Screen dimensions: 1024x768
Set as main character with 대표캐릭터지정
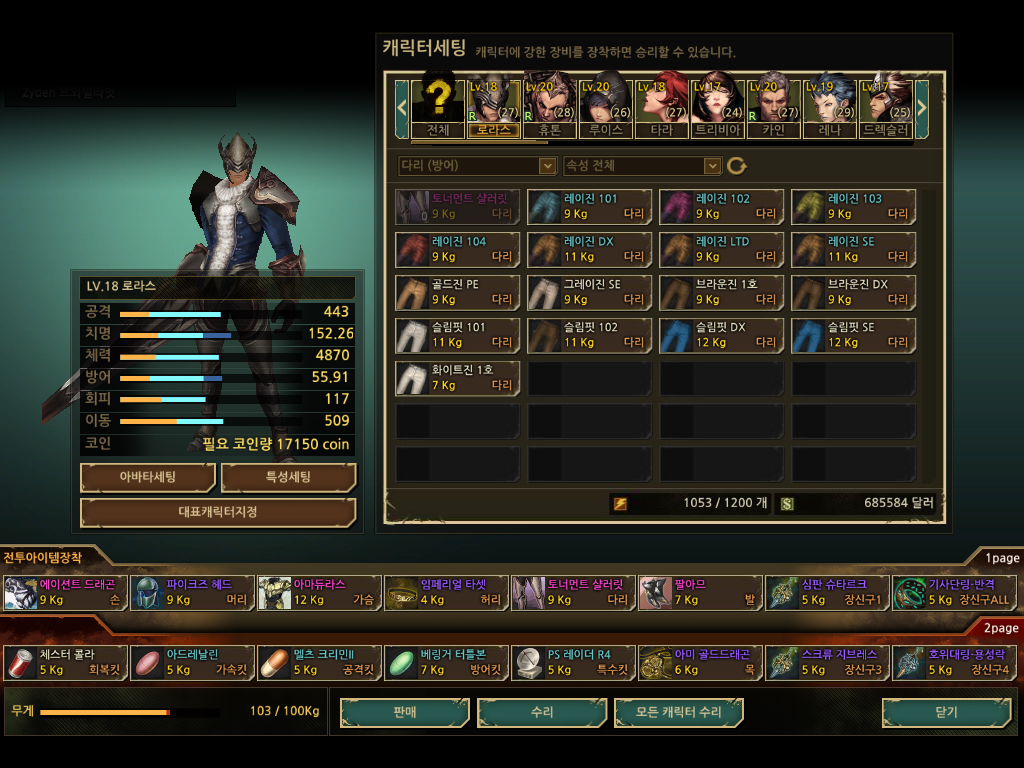coord(218,512)
